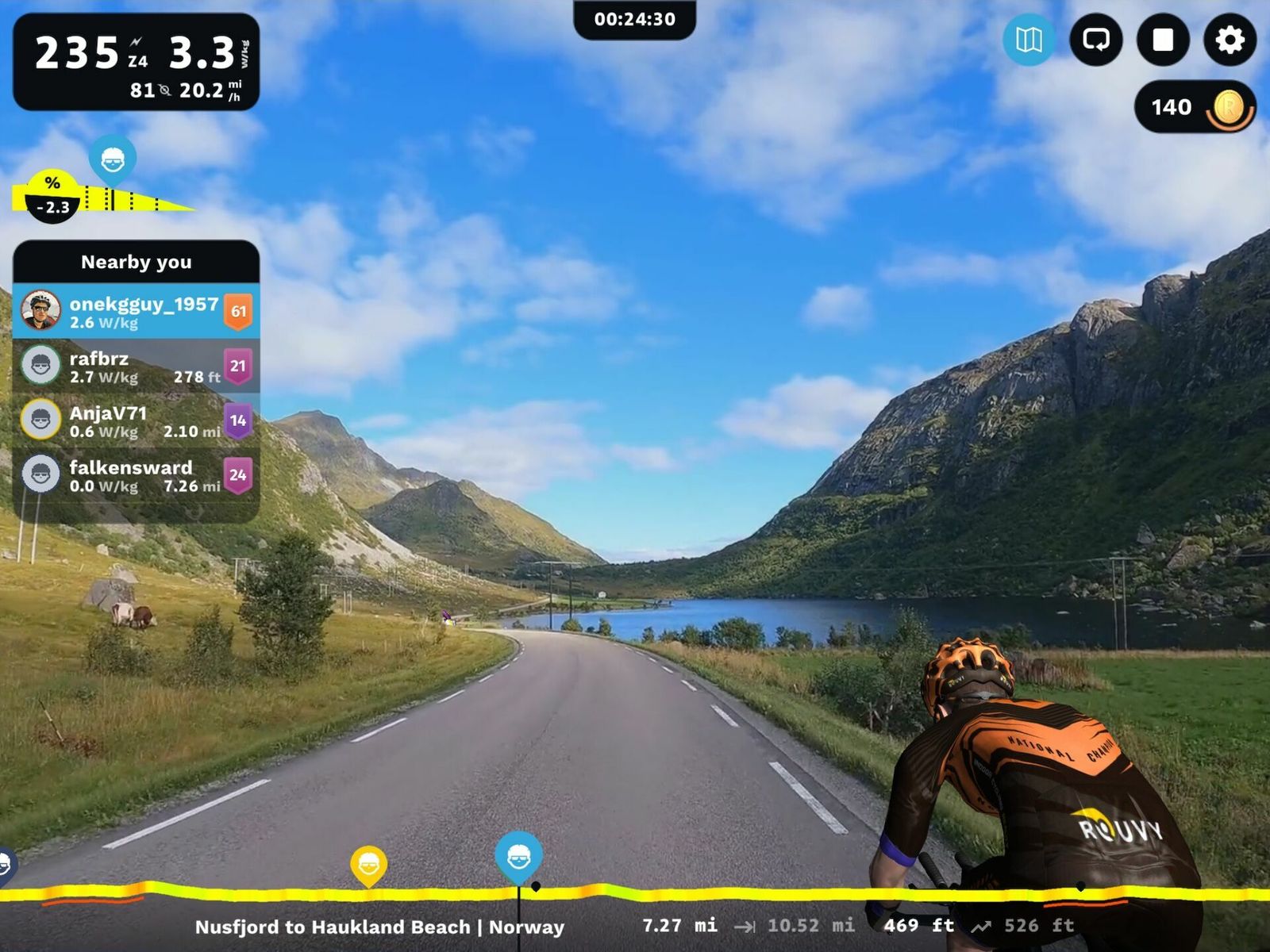Viewport: 1270px width, 952px height.
Task: Click the U-turn arrow button
Action: 1096,40
